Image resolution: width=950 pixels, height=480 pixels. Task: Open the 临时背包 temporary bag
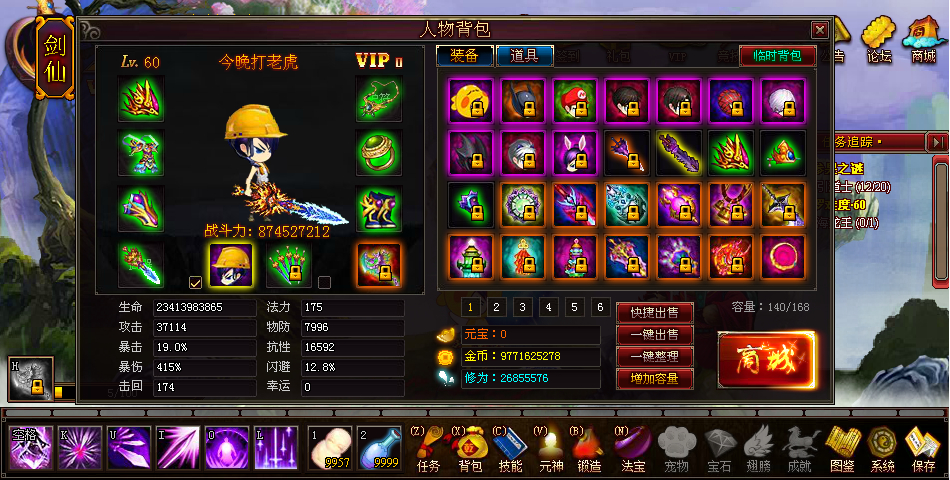pos(777,56)
